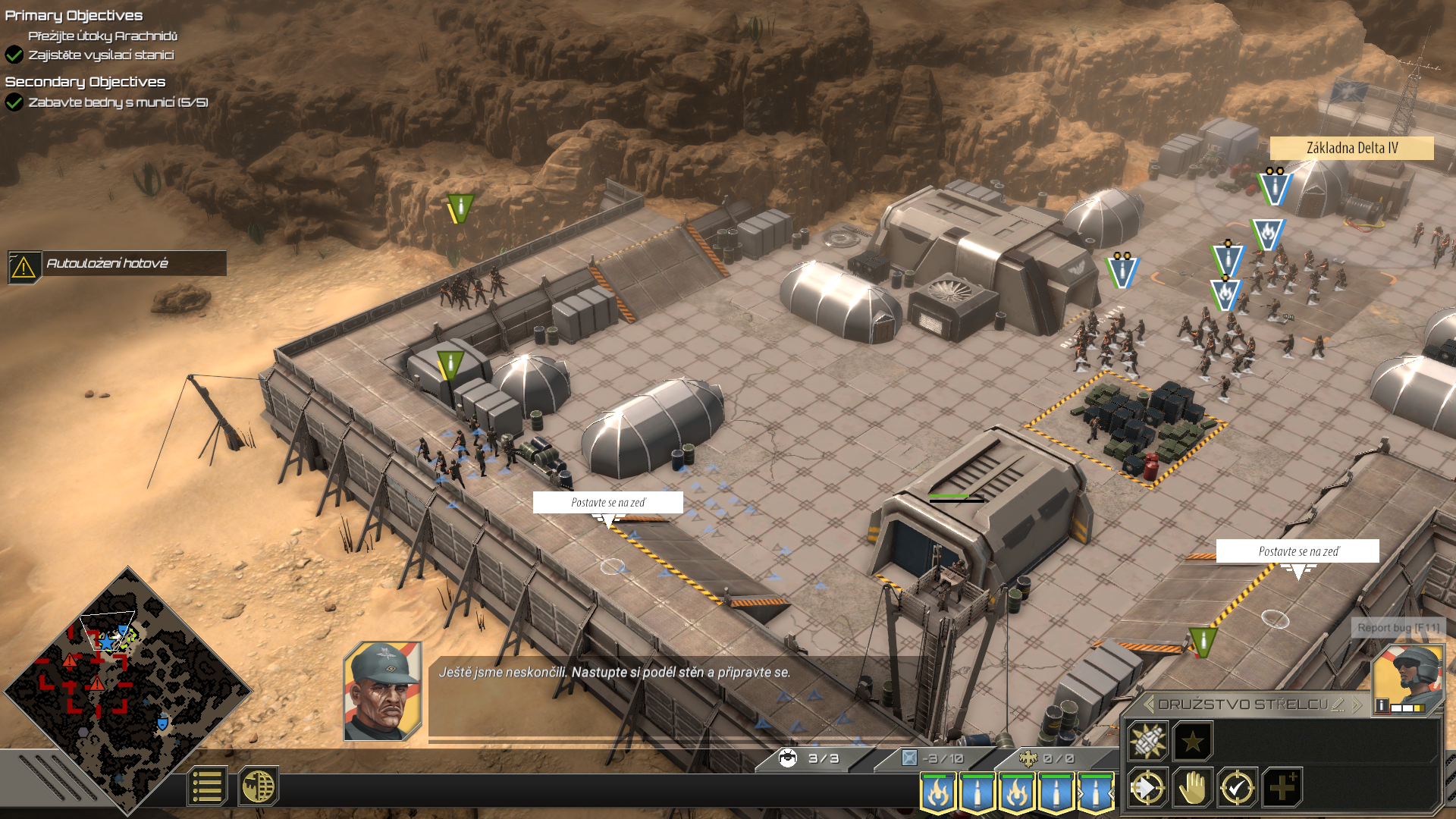Select the Přežijte útoky Arachnidů objective
This screenshot has width=1456, height=819.
coord(102,36)
